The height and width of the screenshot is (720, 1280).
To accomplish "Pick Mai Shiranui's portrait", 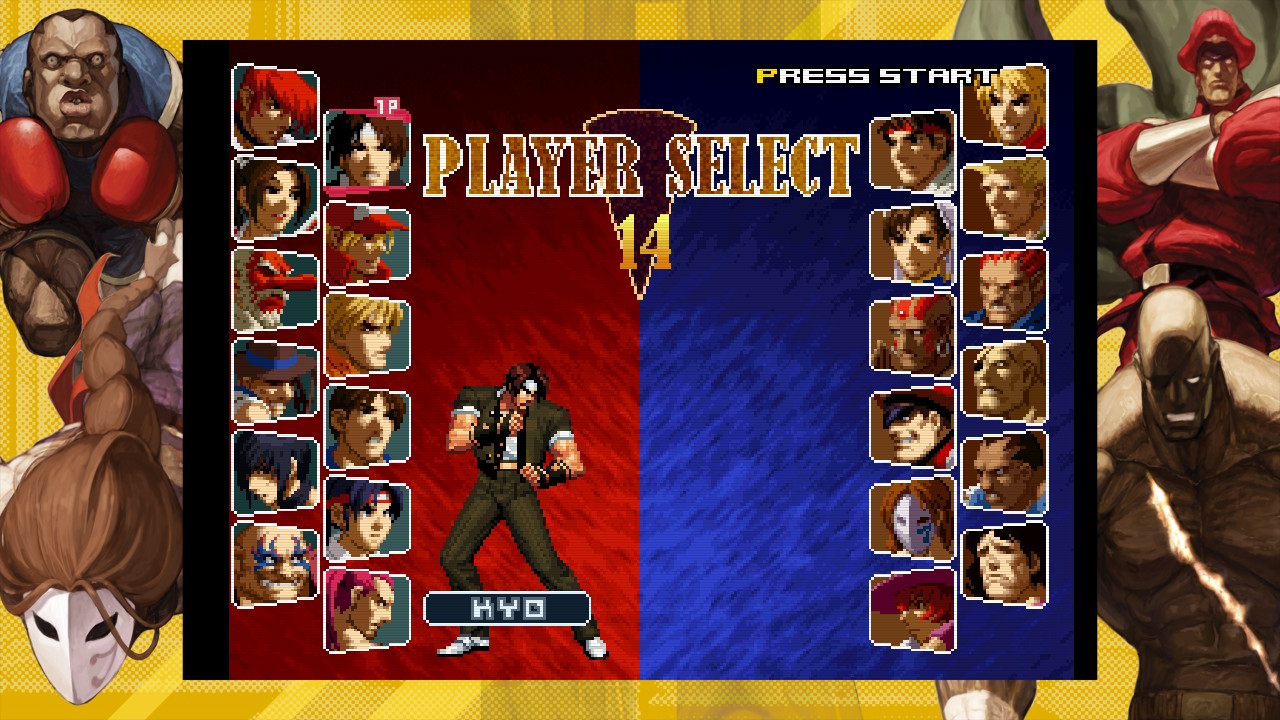I will 275,198.
